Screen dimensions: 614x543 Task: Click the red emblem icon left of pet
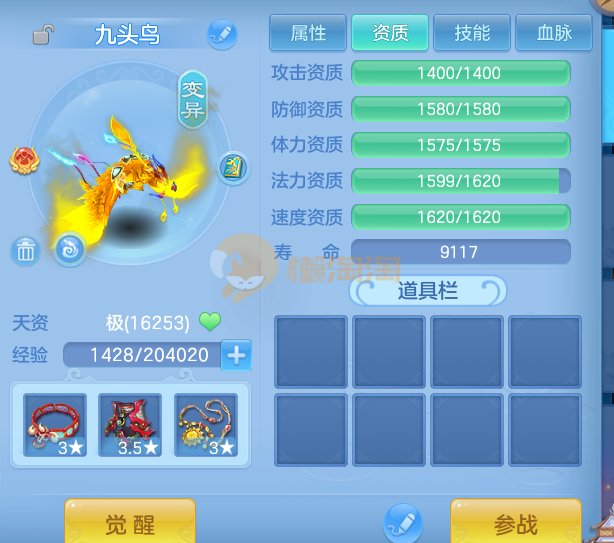[24, 160]
